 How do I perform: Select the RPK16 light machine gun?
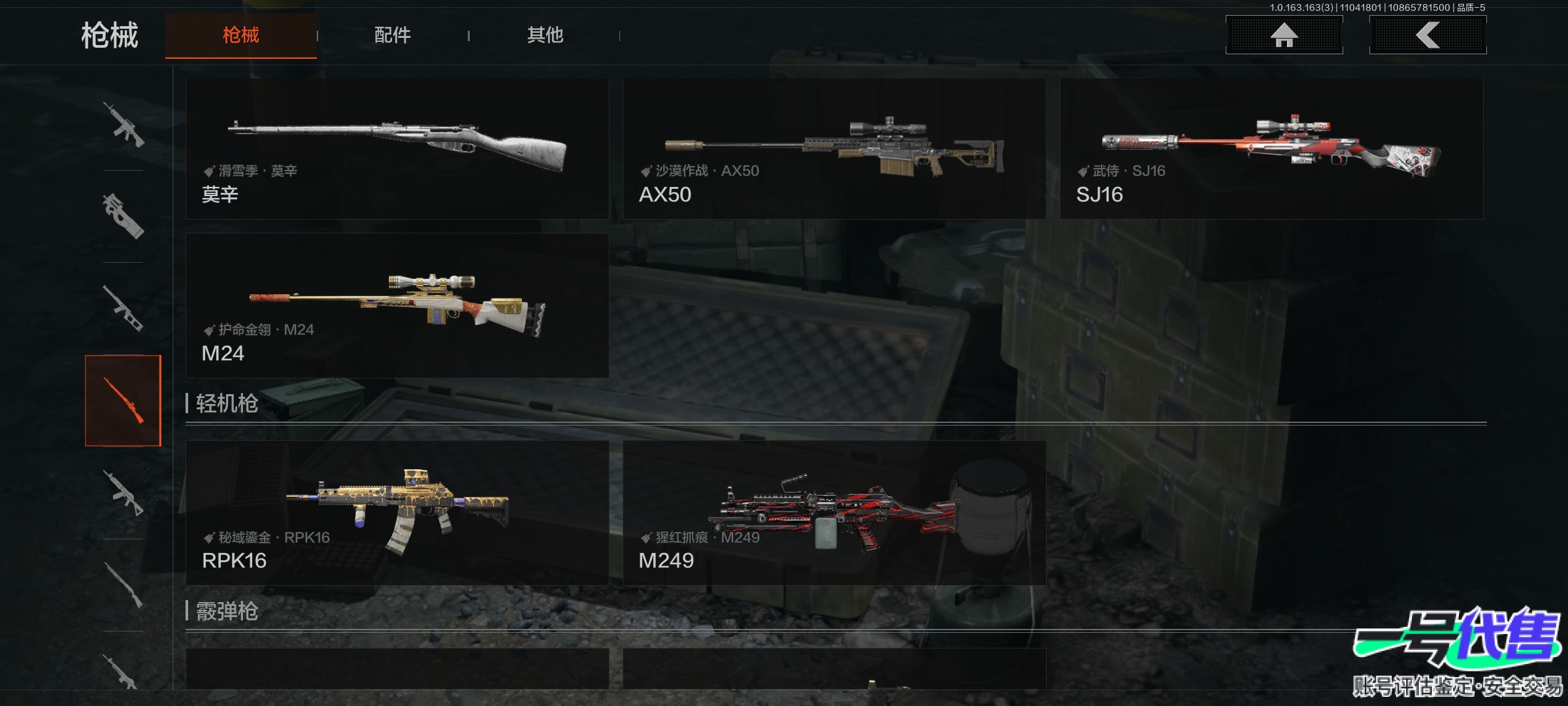tap(397, 513)
